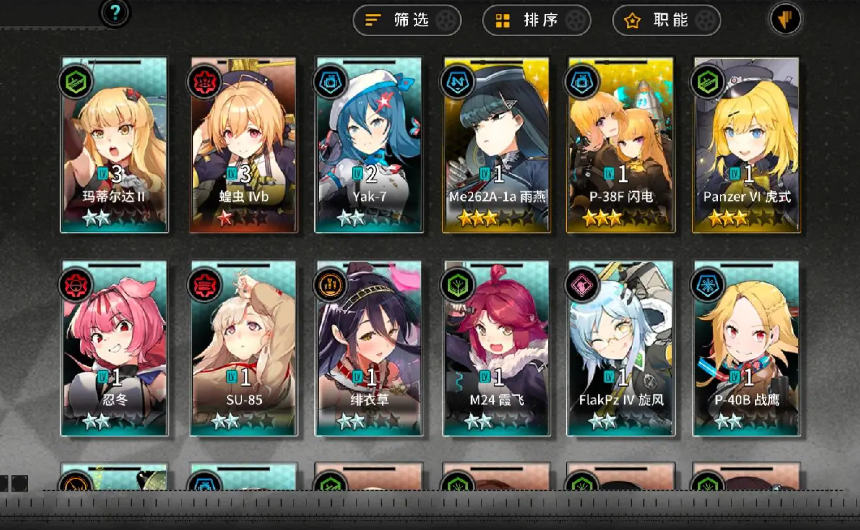Open the 筛选 filter button
The width and height of the screenshot is (860, 530).
[407, 20]
